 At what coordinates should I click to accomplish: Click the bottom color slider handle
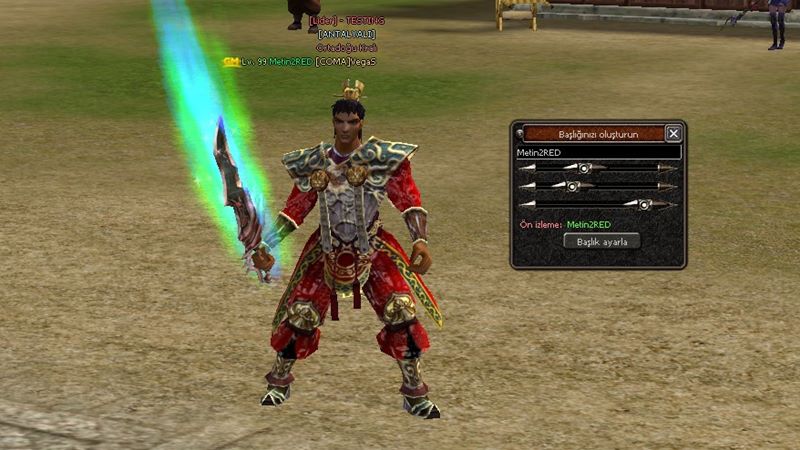tap(645, 204)
